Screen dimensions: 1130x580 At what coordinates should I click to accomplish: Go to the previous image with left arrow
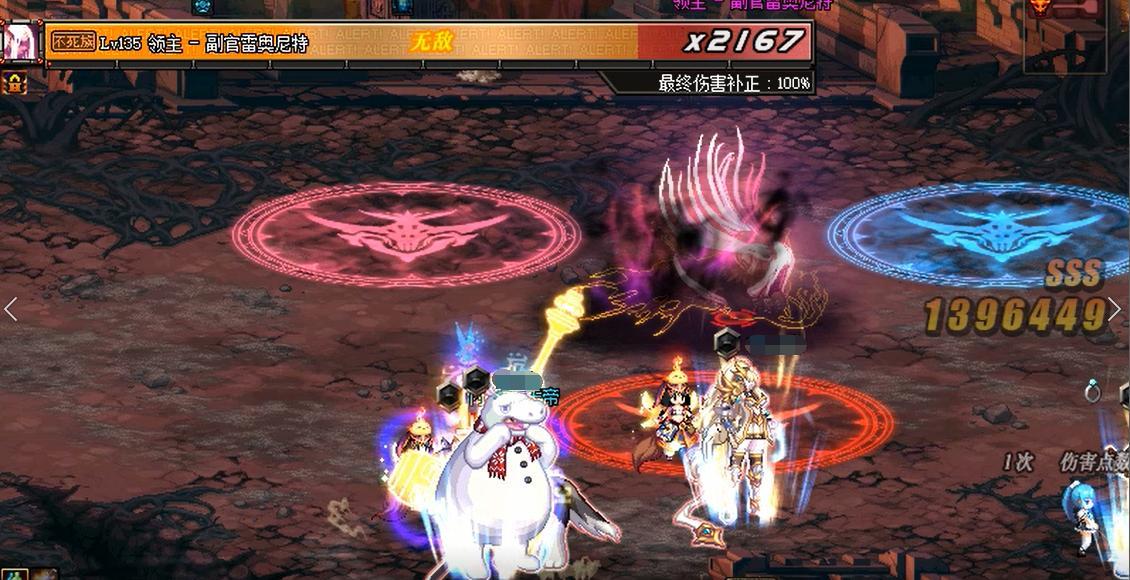pyautogui.click(x=11, y=309)
